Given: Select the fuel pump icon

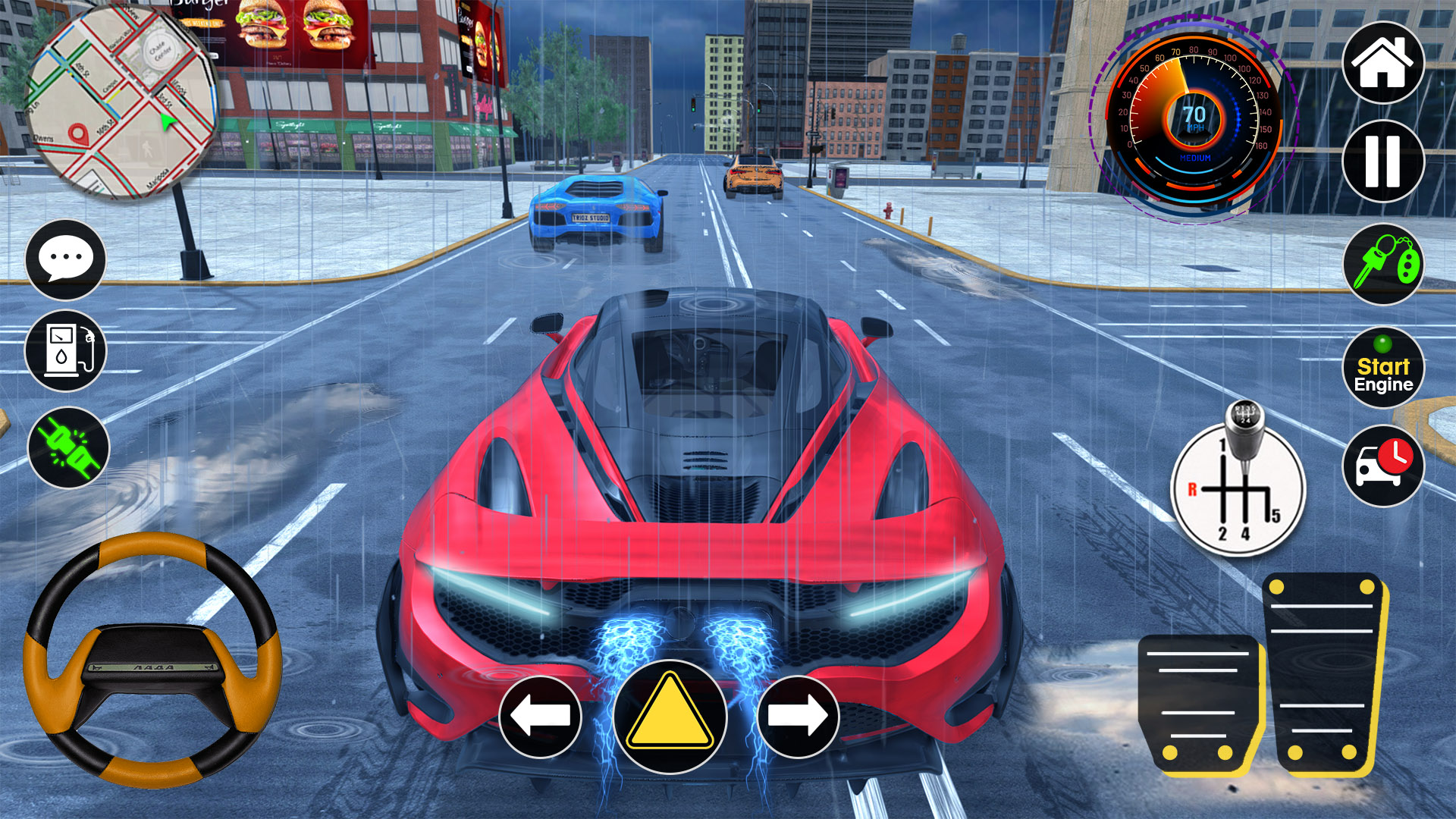Looking at the screenshot, I should (65, 350).
